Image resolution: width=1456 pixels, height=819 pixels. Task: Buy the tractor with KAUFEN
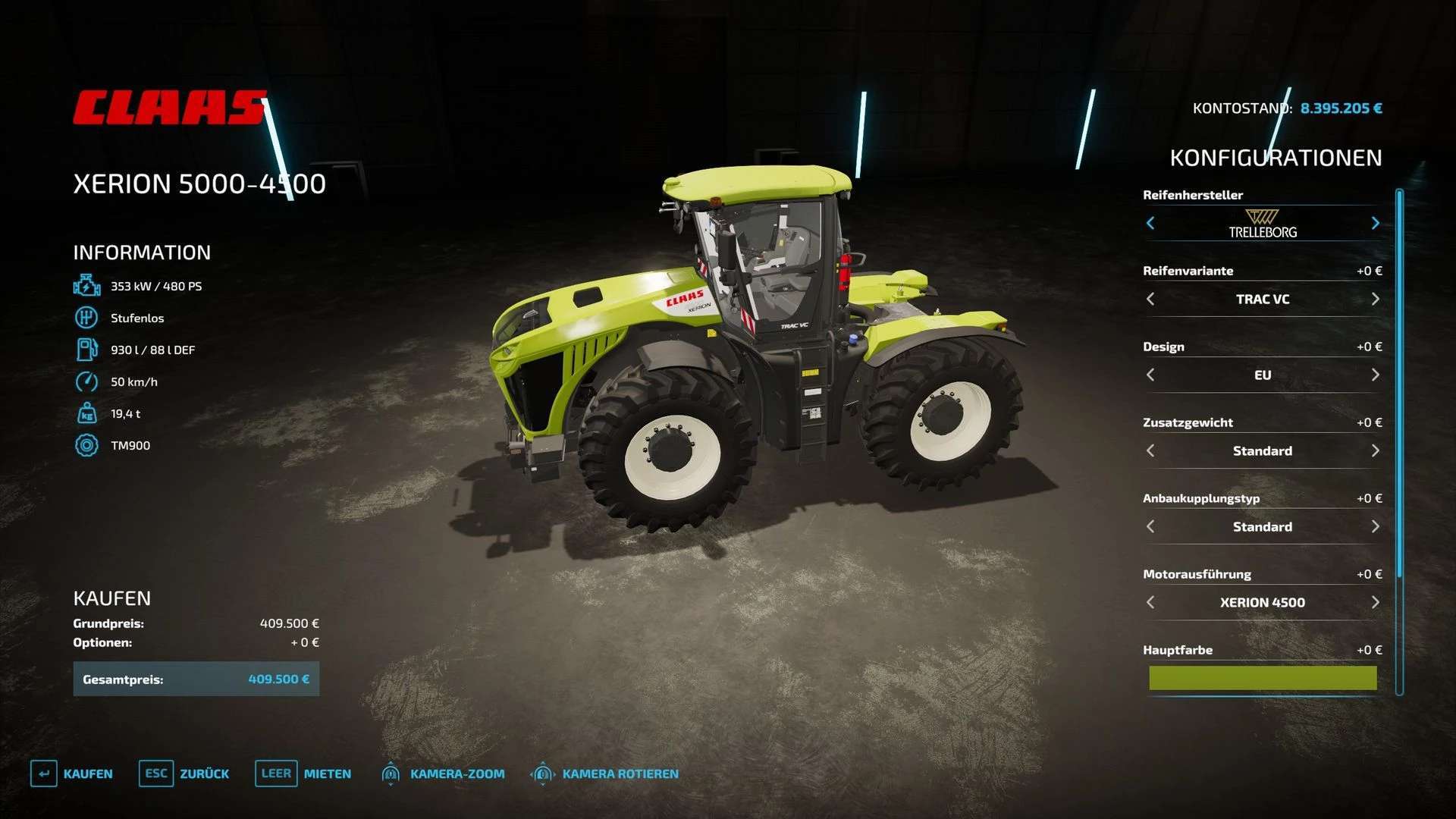(x=72, y=773)
